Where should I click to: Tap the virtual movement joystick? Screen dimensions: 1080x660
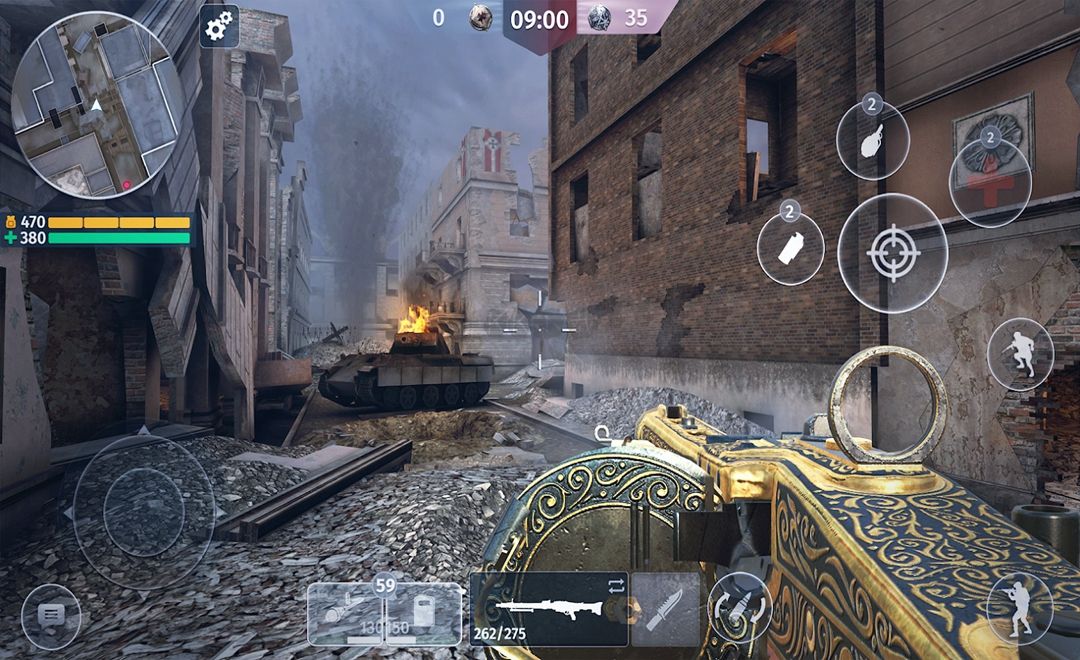tap(143, 511)
